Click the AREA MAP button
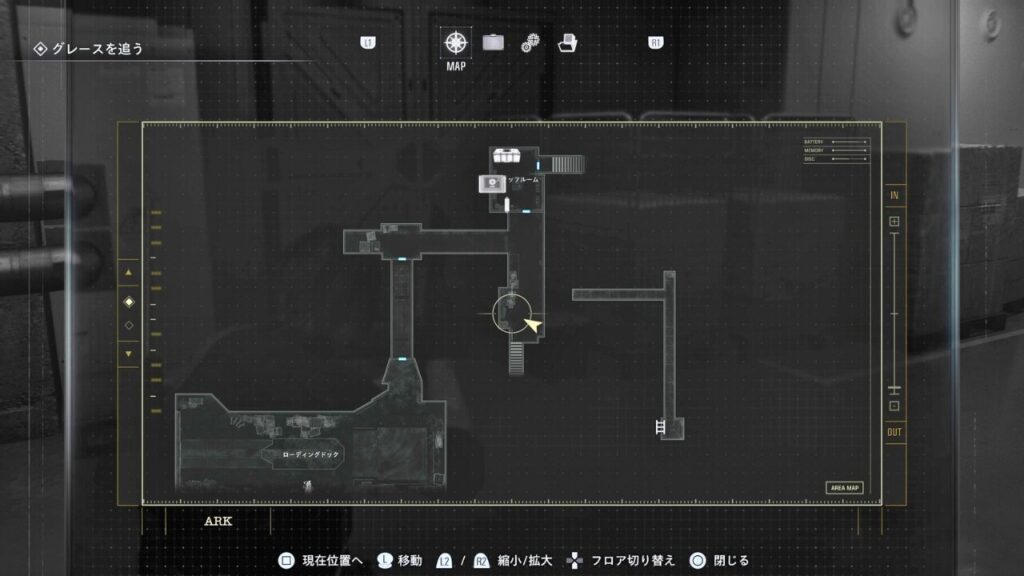 click(844, 488)
